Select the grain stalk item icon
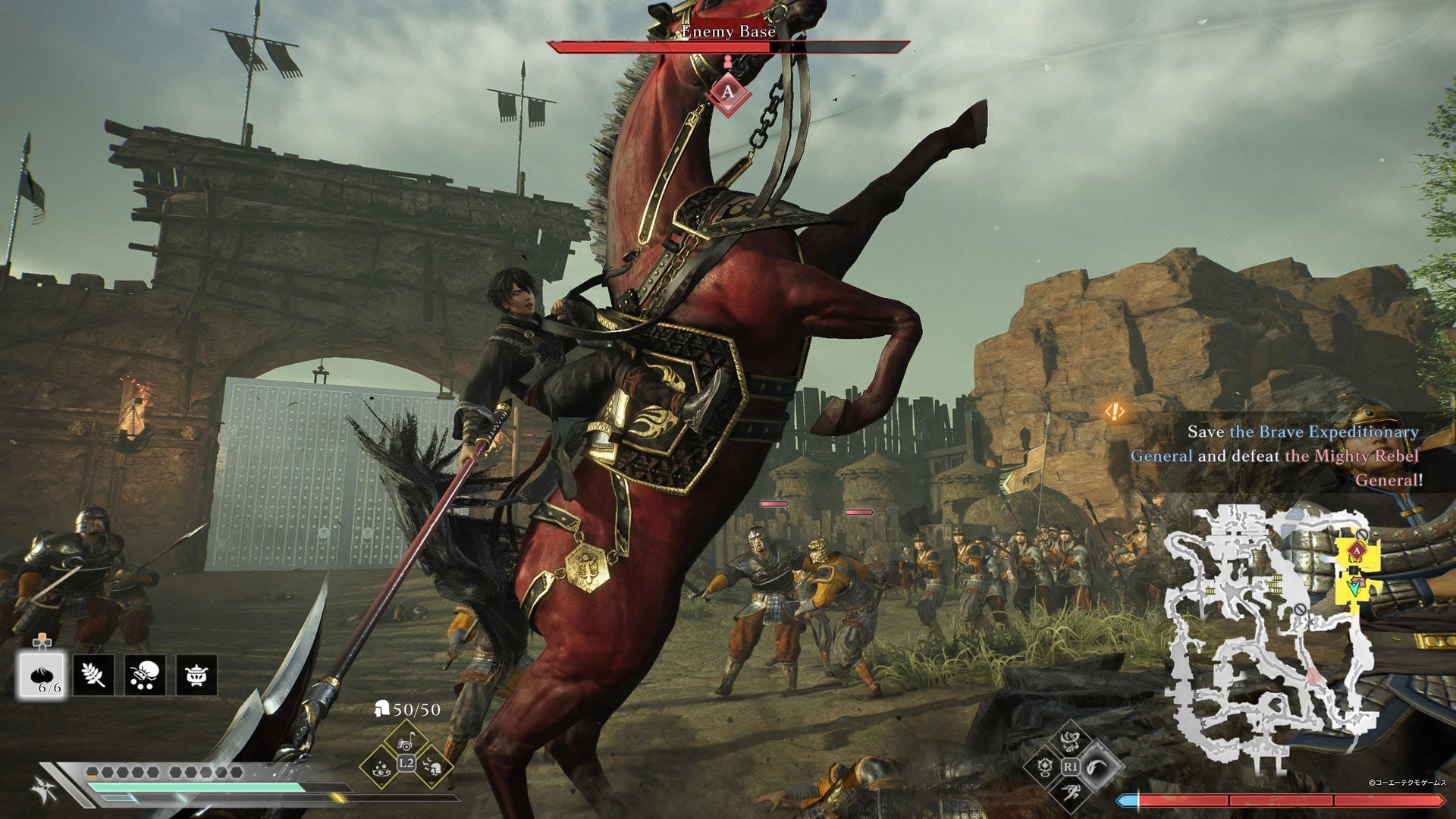The height and width of the screenshot is (819, 1456). pyautogui.click(x=93, y=675)
